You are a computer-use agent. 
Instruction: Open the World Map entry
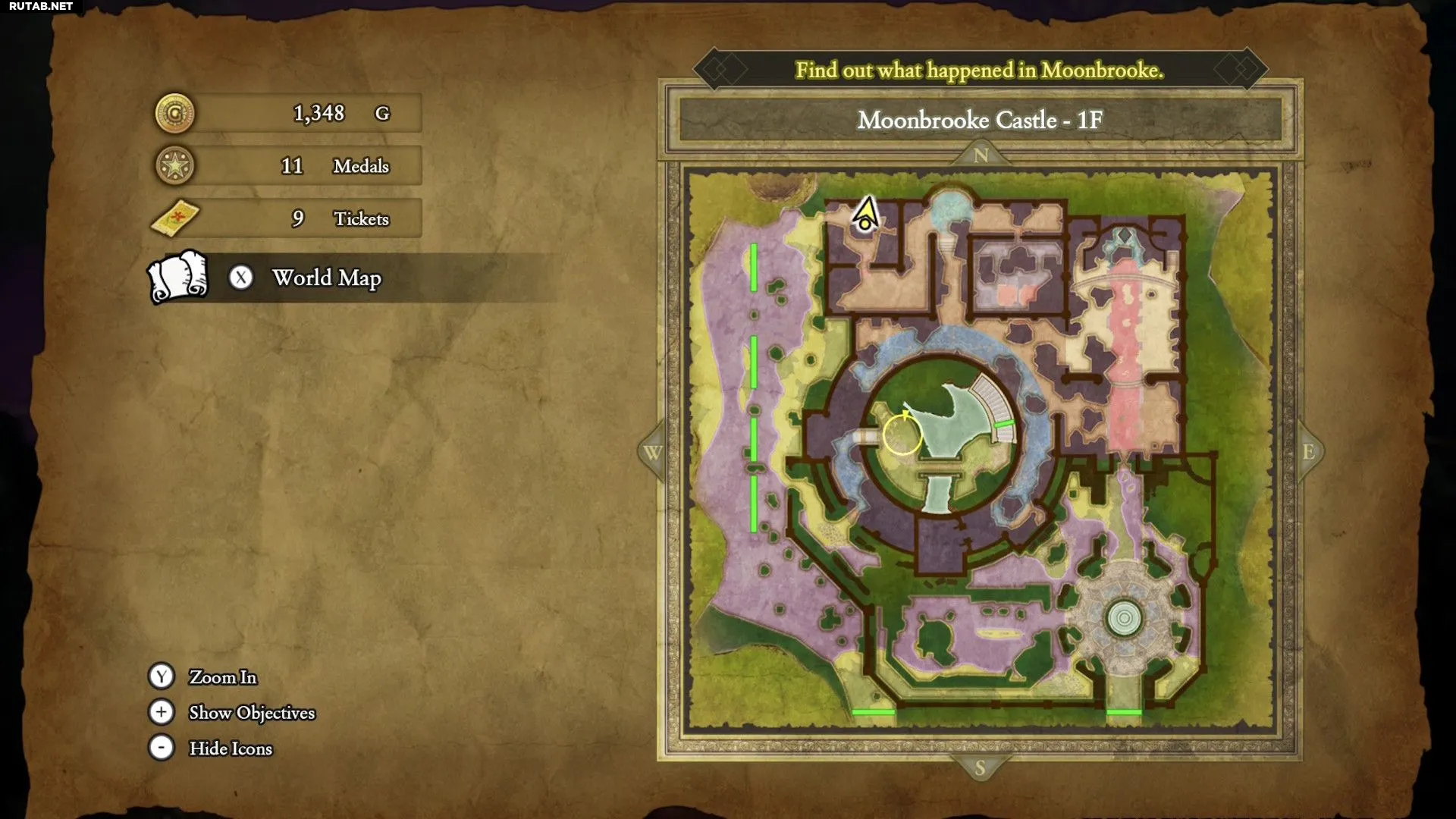pos(326,278)
